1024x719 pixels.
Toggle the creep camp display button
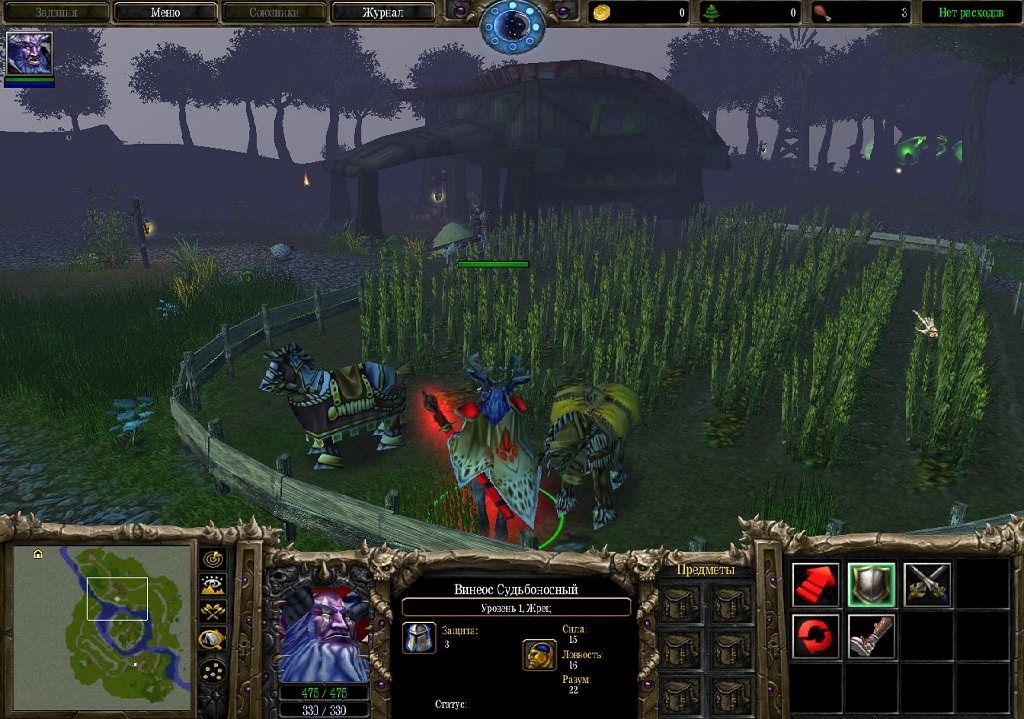(x=213, y=640)
